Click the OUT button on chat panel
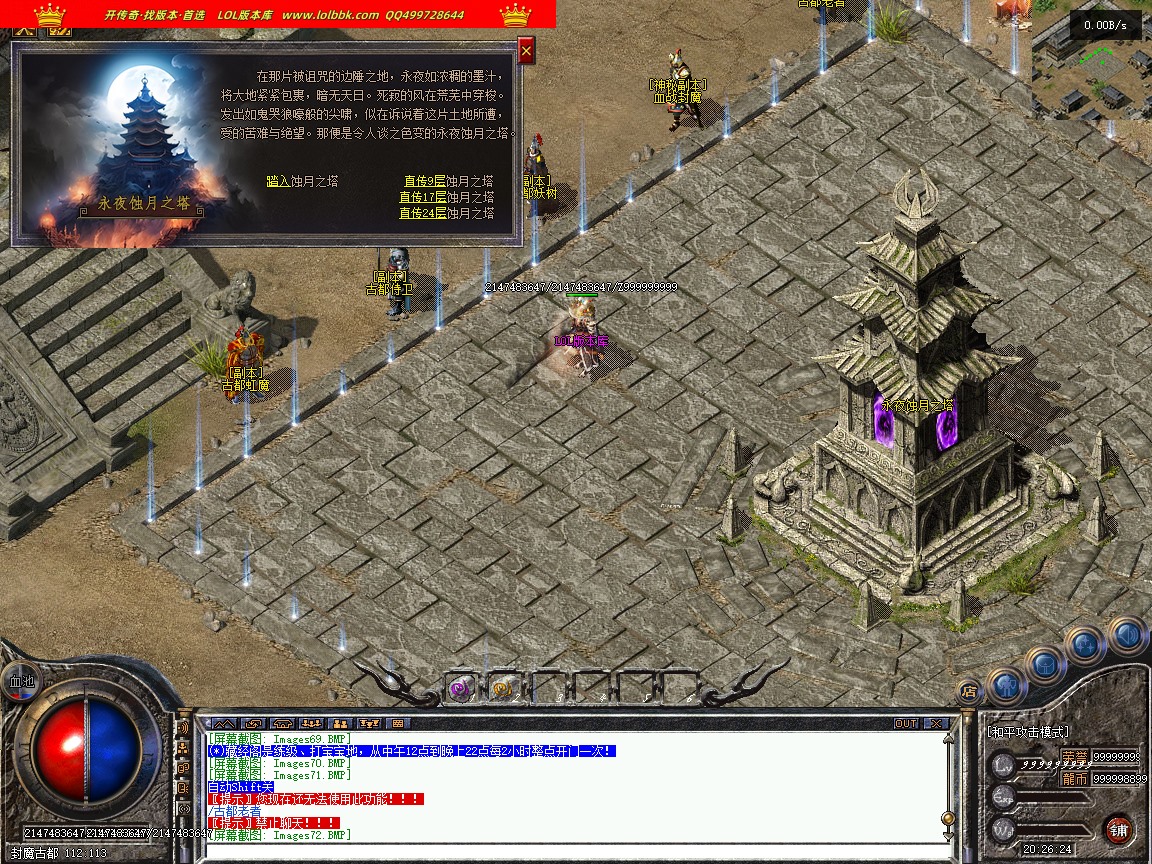1152x864 pixels. [x=906, y=723]
